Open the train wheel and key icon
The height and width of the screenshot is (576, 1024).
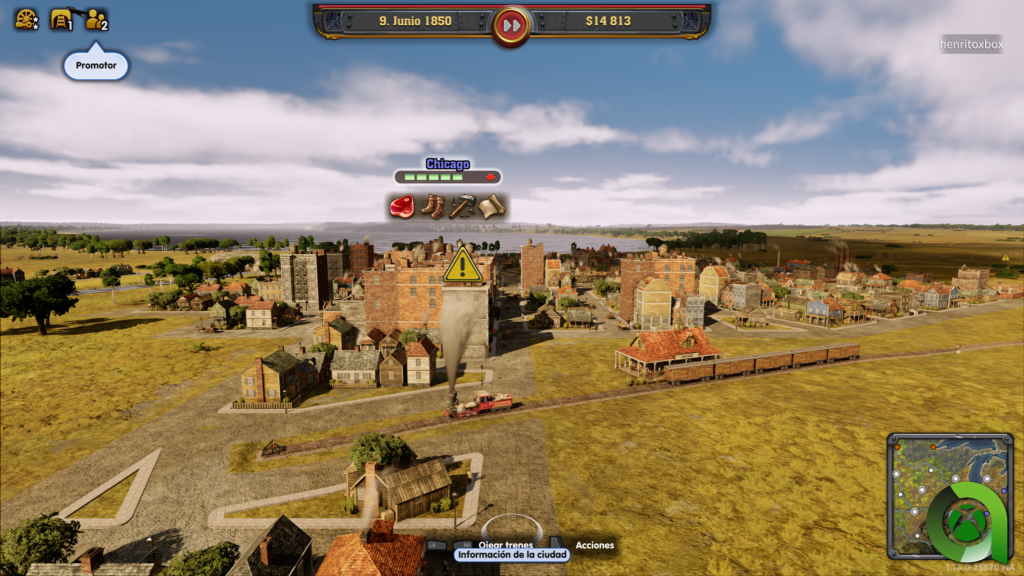pos(26,19)
